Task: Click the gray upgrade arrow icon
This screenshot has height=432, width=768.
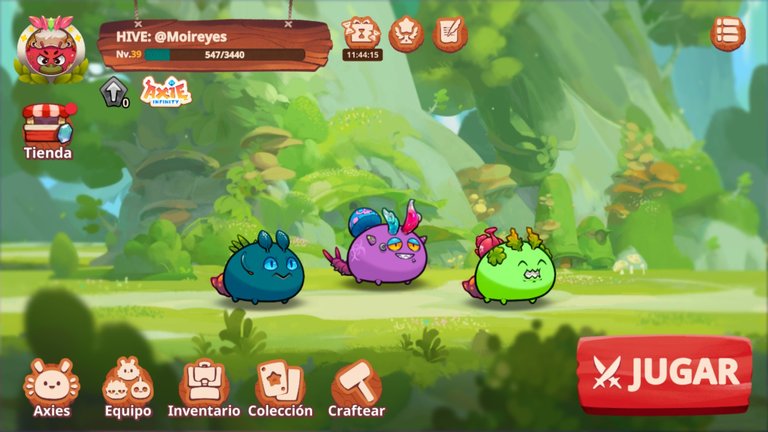Action: (113, 91)
